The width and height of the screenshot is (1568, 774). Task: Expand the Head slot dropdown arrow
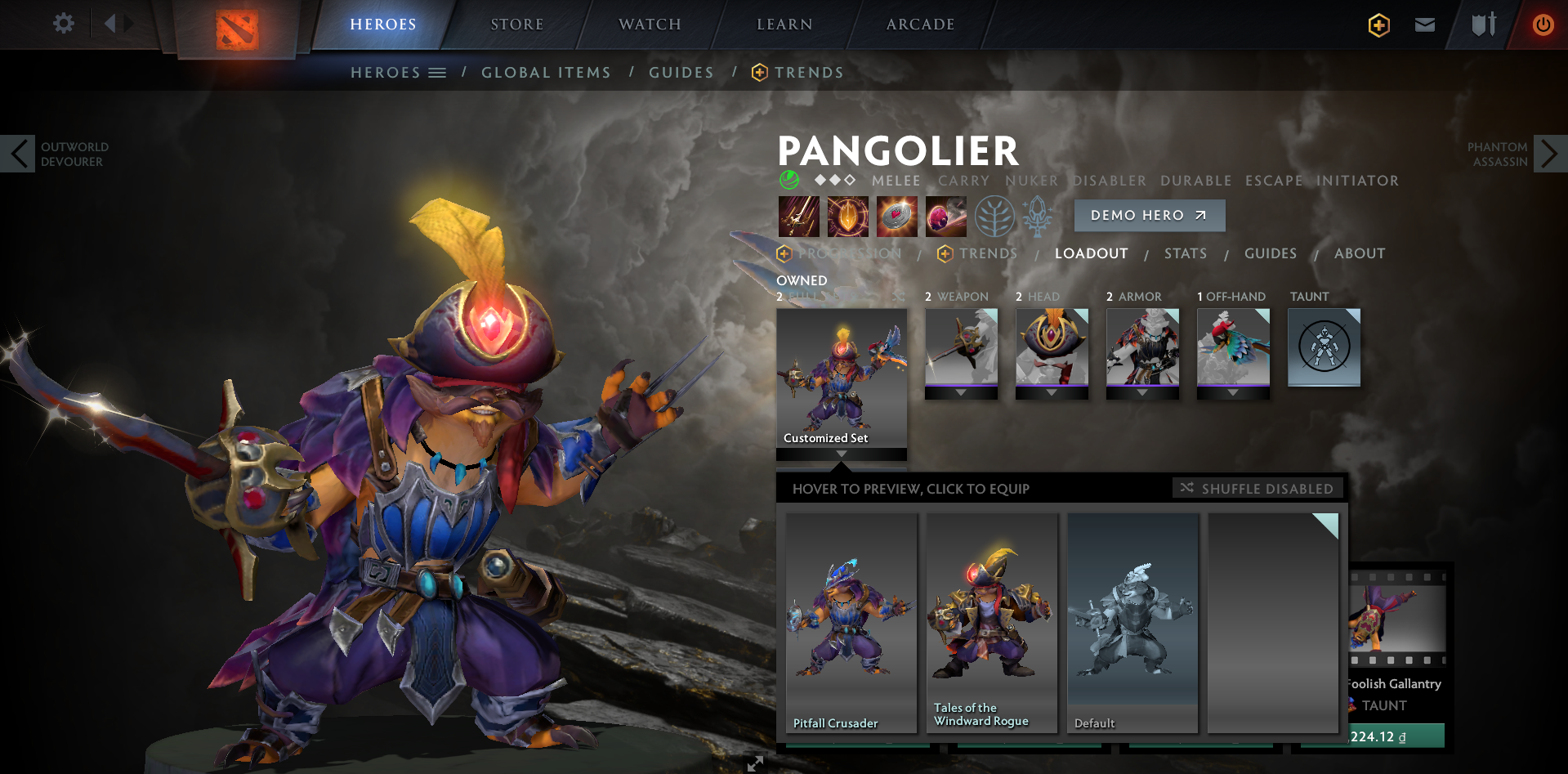[x=1052, y=391]
